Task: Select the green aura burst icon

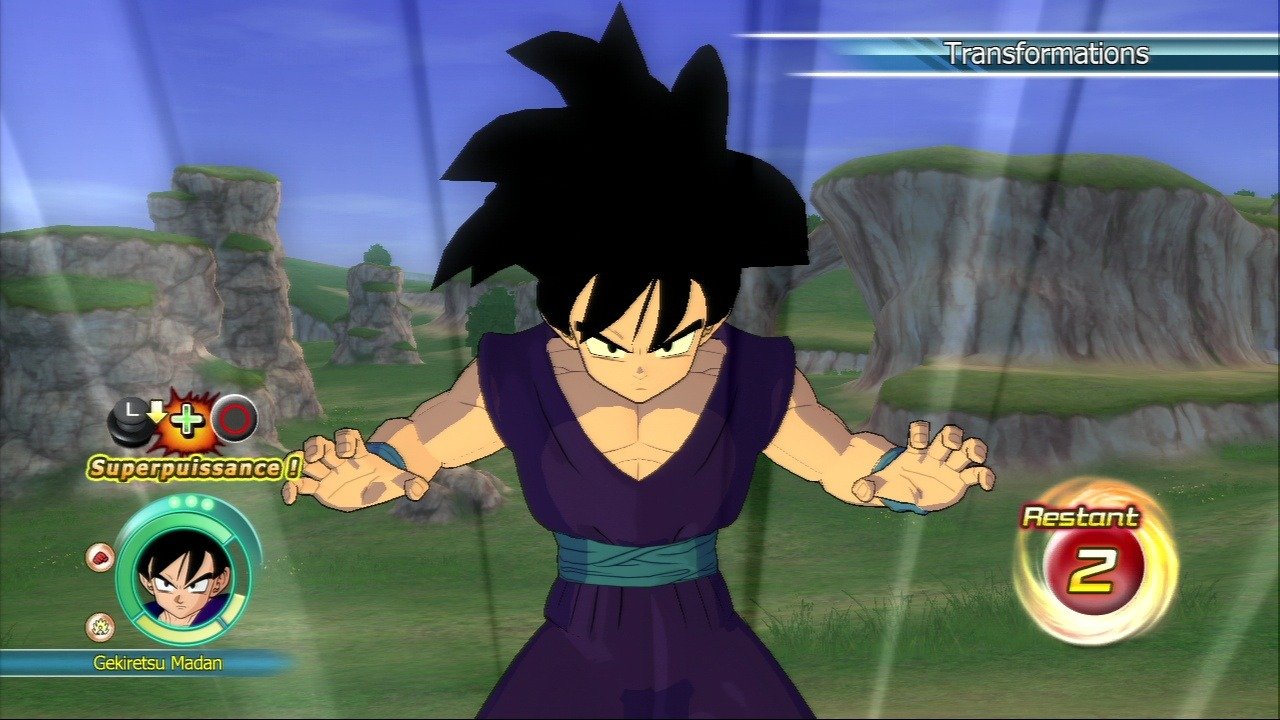Action: (x=99, y=627)
